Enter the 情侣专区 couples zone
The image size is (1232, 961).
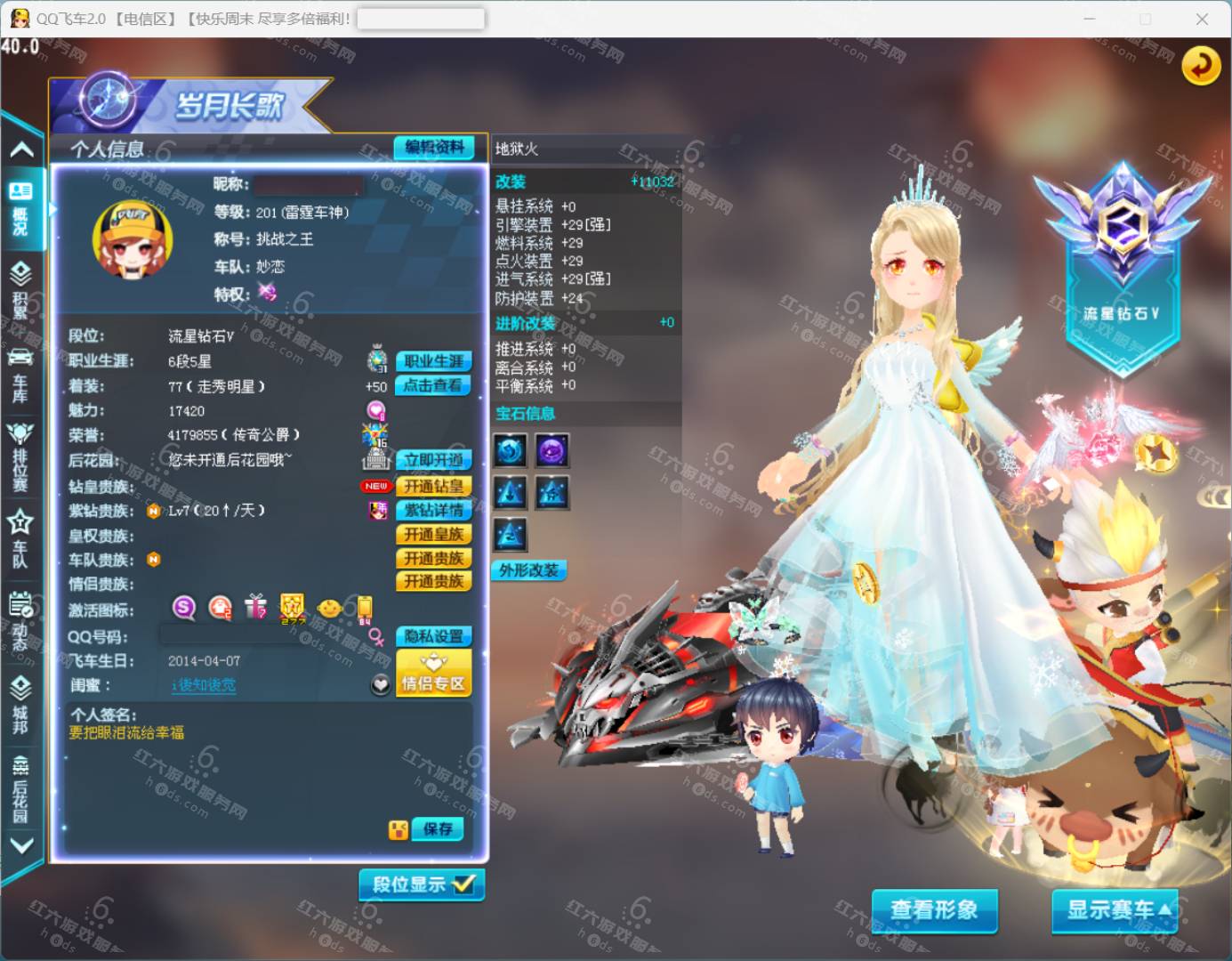click(x=433, y=674)
